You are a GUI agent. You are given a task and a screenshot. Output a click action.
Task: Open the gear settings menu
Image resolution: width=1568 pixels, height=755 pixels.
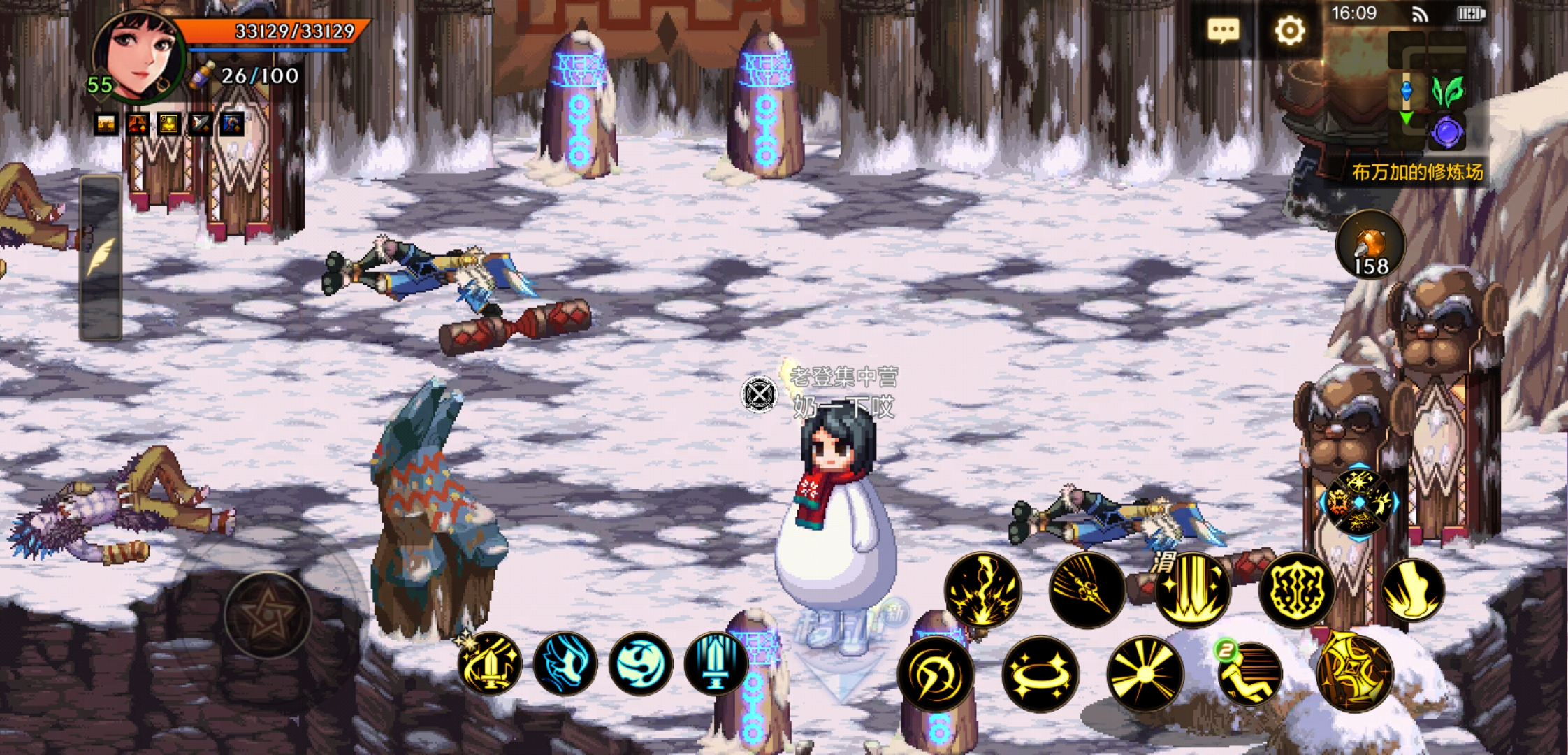pos(1289,31)
